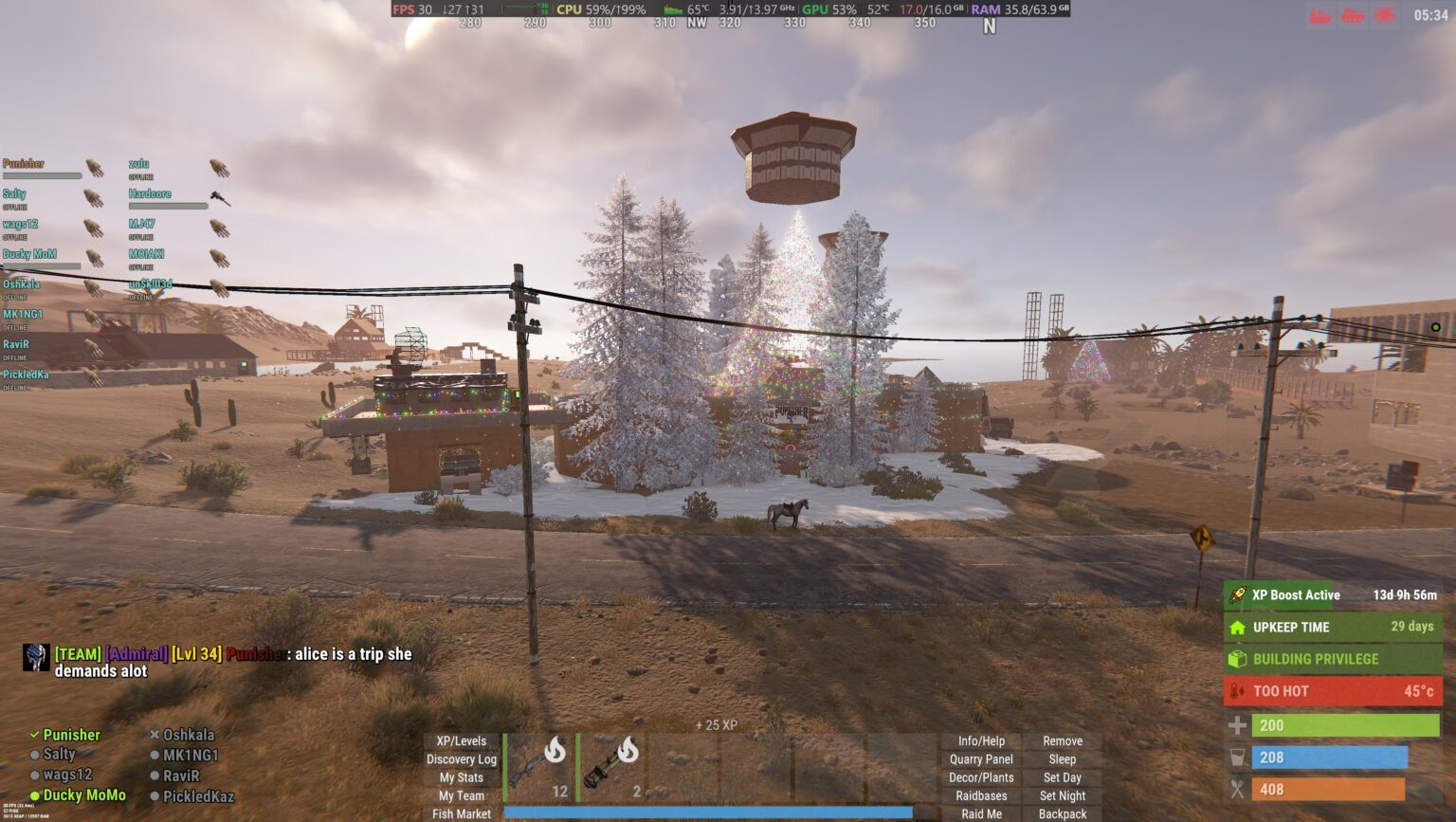Toggle Punisher's green checkmark in the team list
The image size is (1456, 822).
(36, 735)
